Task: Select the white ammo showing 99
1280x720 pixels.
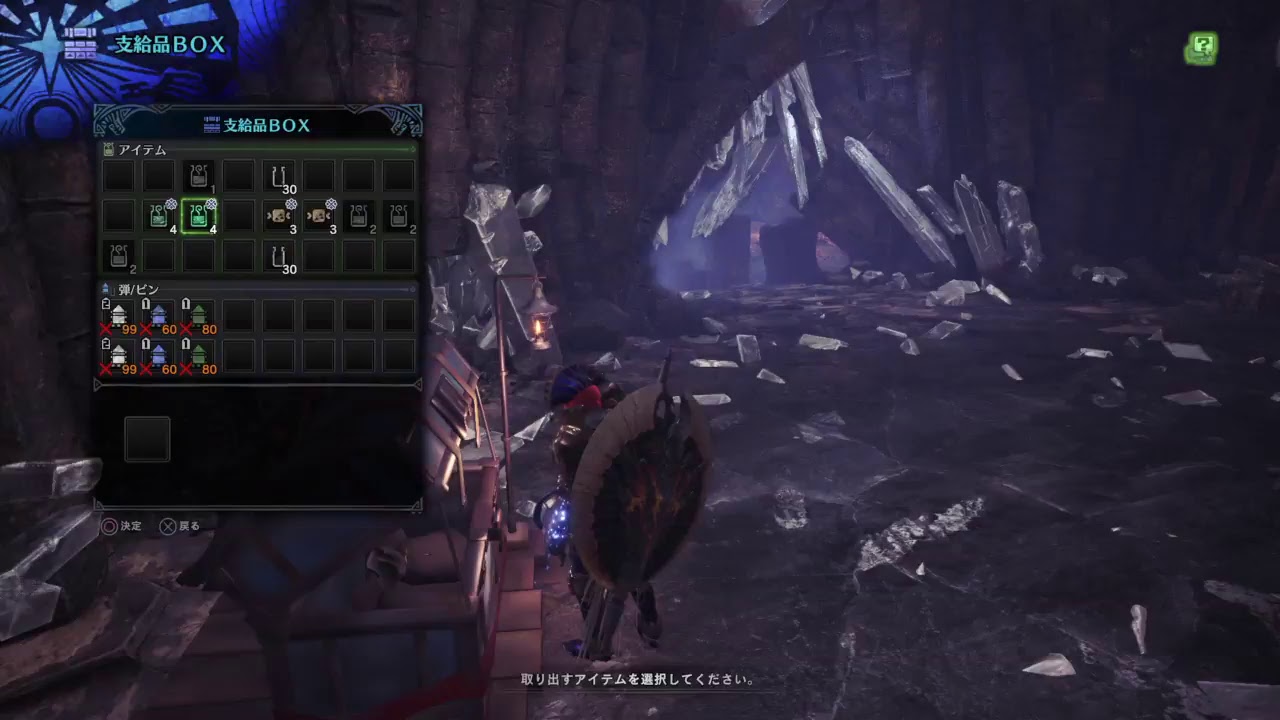Action: click(118, 315)
